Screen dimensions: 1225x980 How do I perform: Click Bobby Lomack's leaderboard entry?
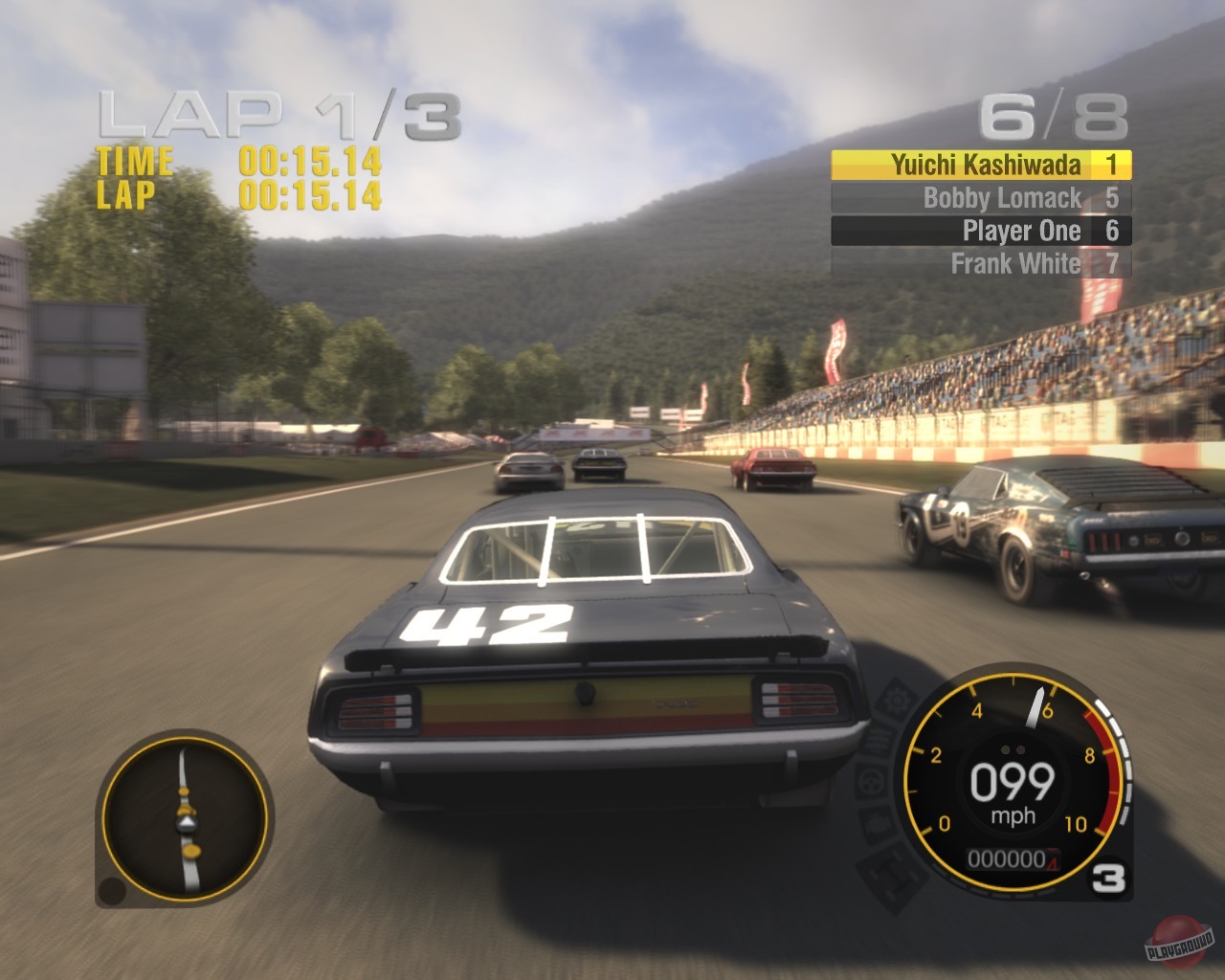pos(981,197)
